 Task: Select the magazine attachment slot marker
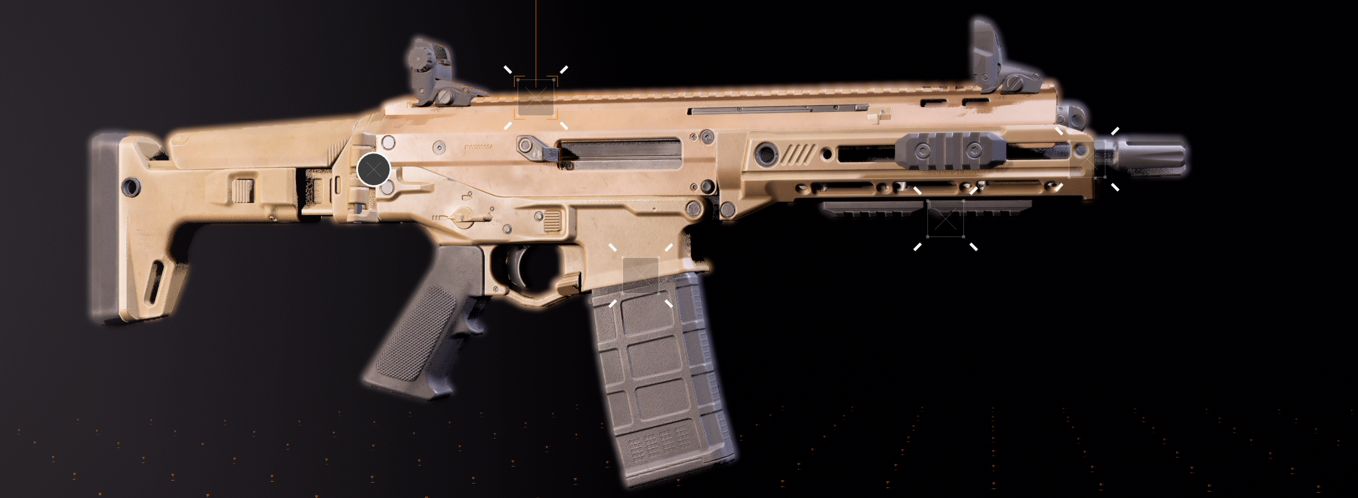pos(641,275)
